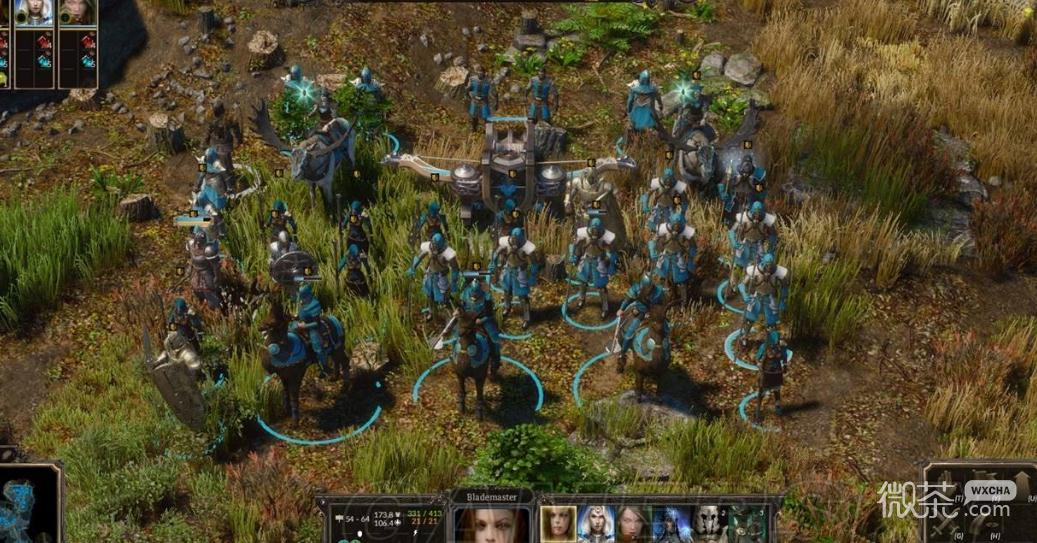The height and width of the screenshot is (543, 1037).
Task: Use the cyan potion under the blonde hero
Action: click(x=44, y=62)
